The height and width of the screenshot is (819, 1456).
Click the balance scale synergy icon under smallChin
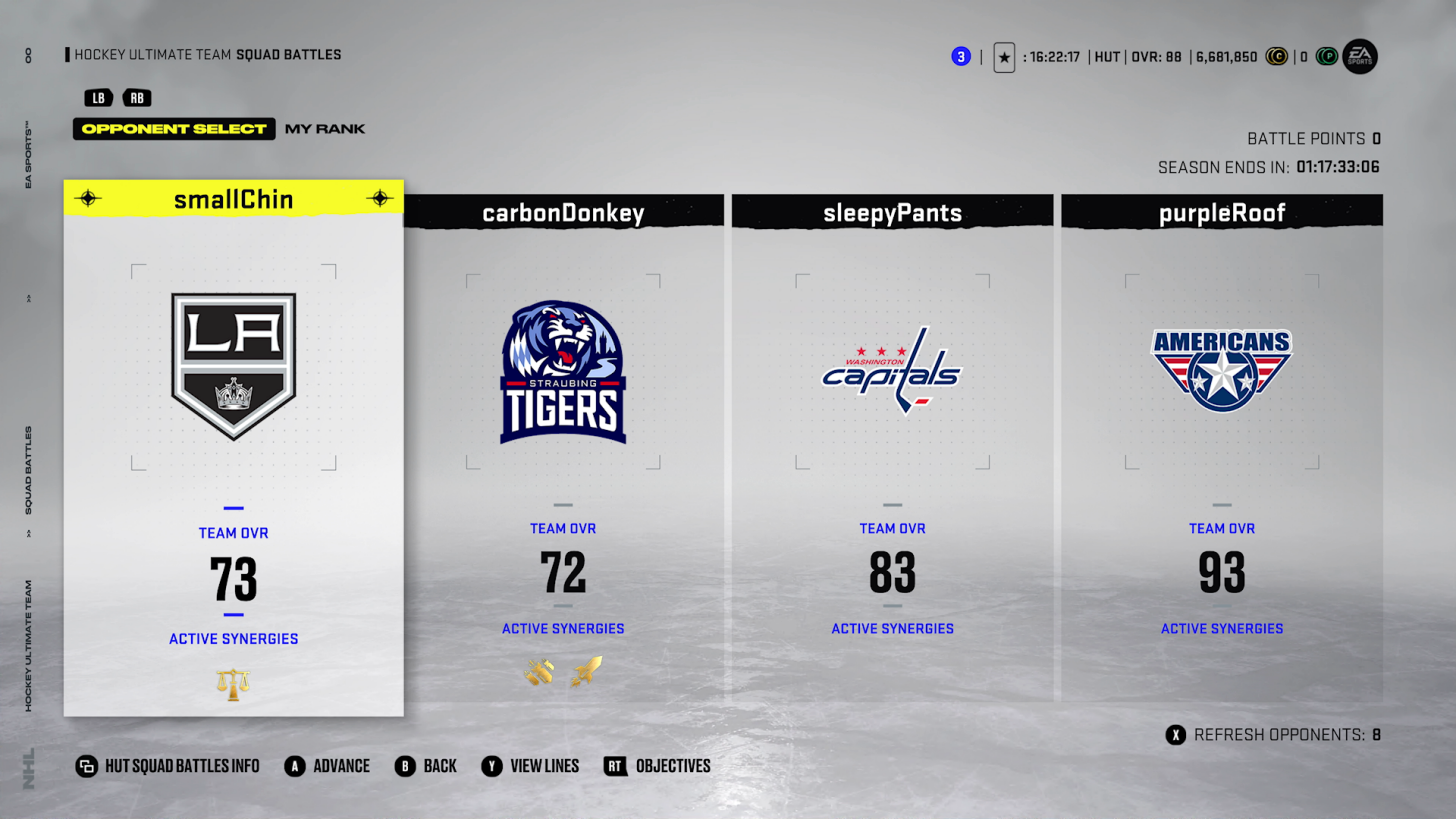(233, 683)
